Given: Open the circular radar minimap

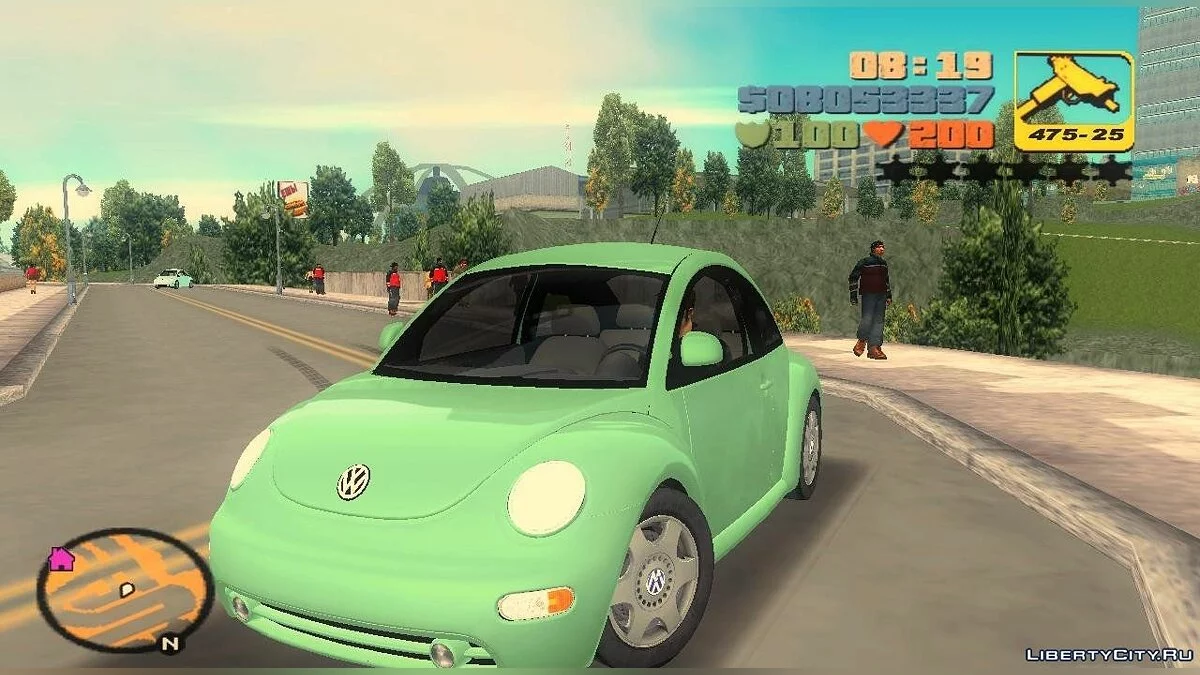Looking at the screenshot, I should [125, 590].
